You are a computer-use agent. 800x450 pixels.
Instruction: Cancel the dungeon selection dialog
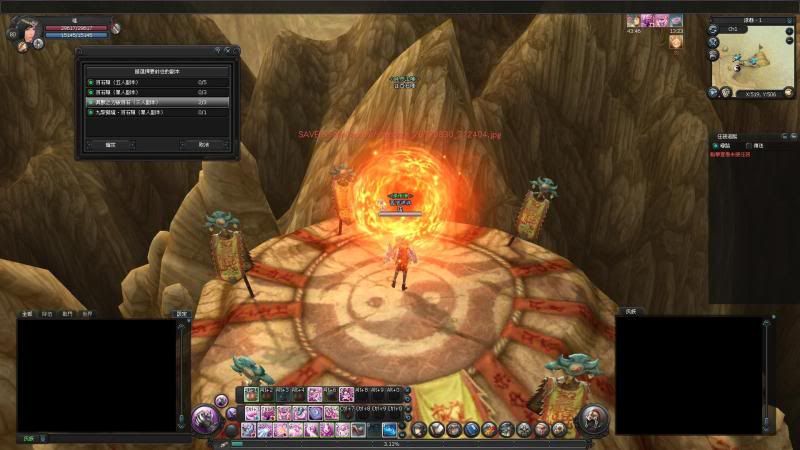204,145
